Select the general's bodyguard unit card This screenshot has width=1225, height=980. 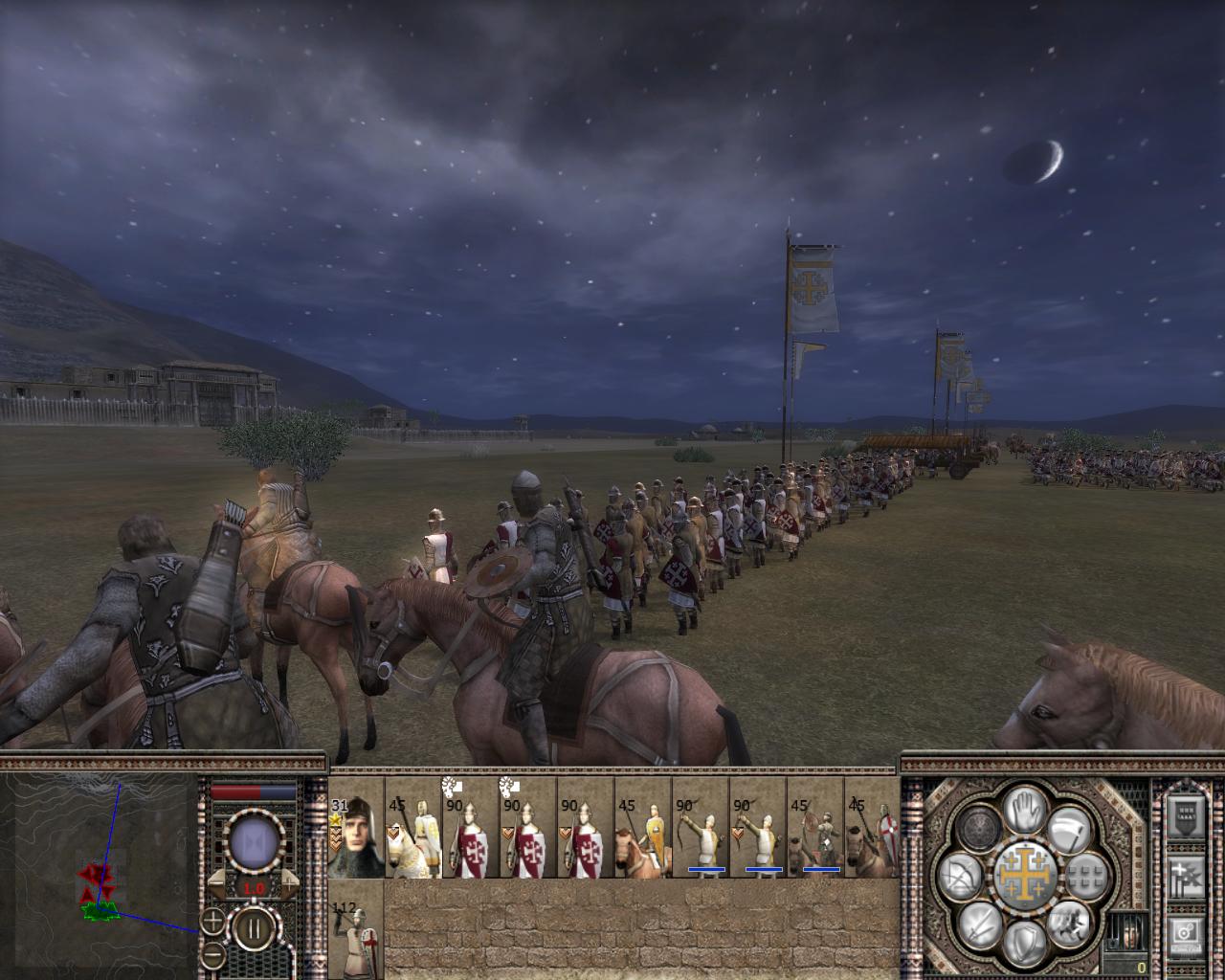click(356, 833)
